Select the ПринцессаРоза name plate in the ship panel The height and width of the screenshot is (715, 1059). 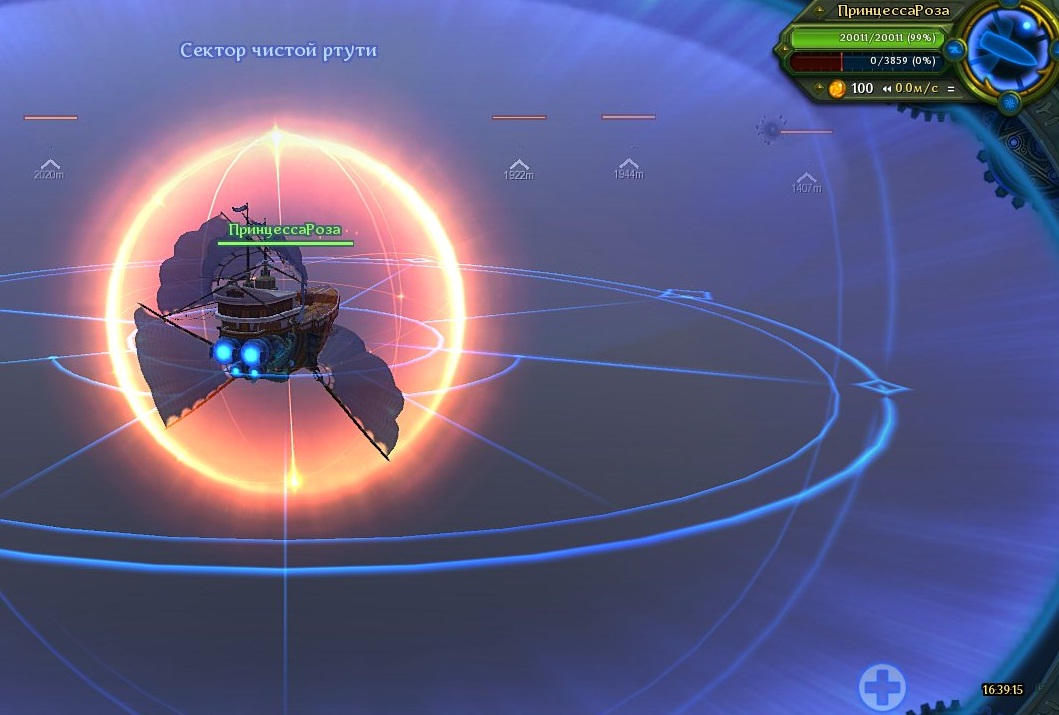coord(881,11)
